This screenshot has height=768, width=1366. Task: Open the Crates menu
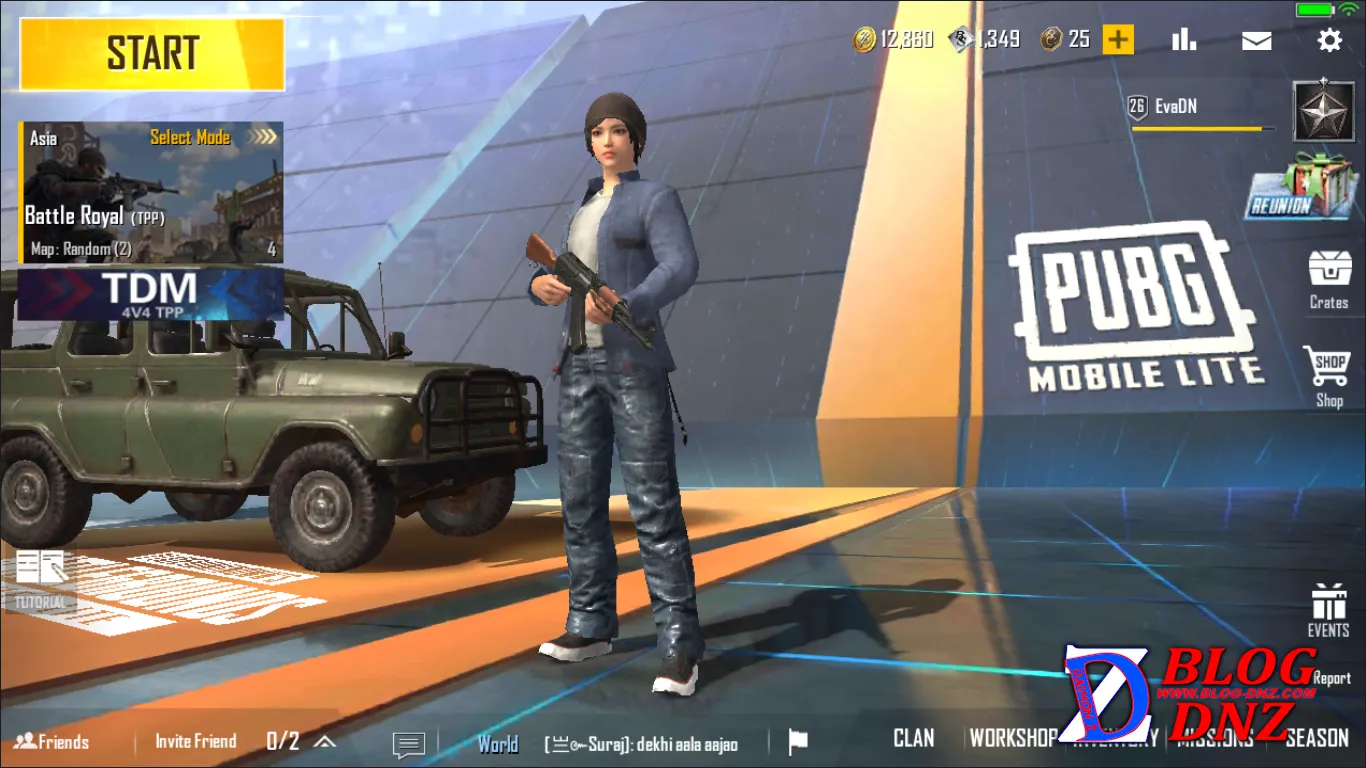(x=1329, y=278)
